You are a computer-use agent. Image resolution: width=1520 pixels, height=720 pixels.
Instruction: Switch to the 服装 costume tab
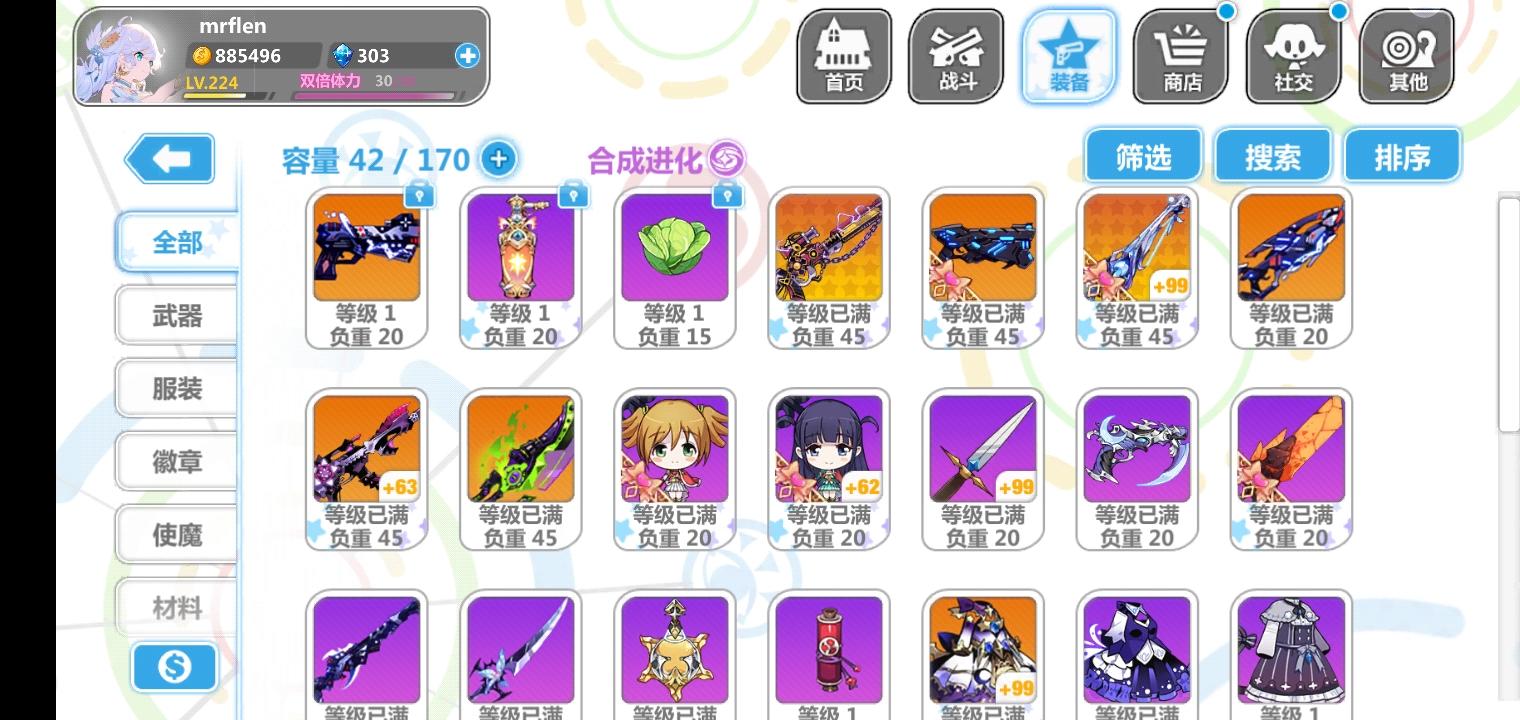(177, 388)
